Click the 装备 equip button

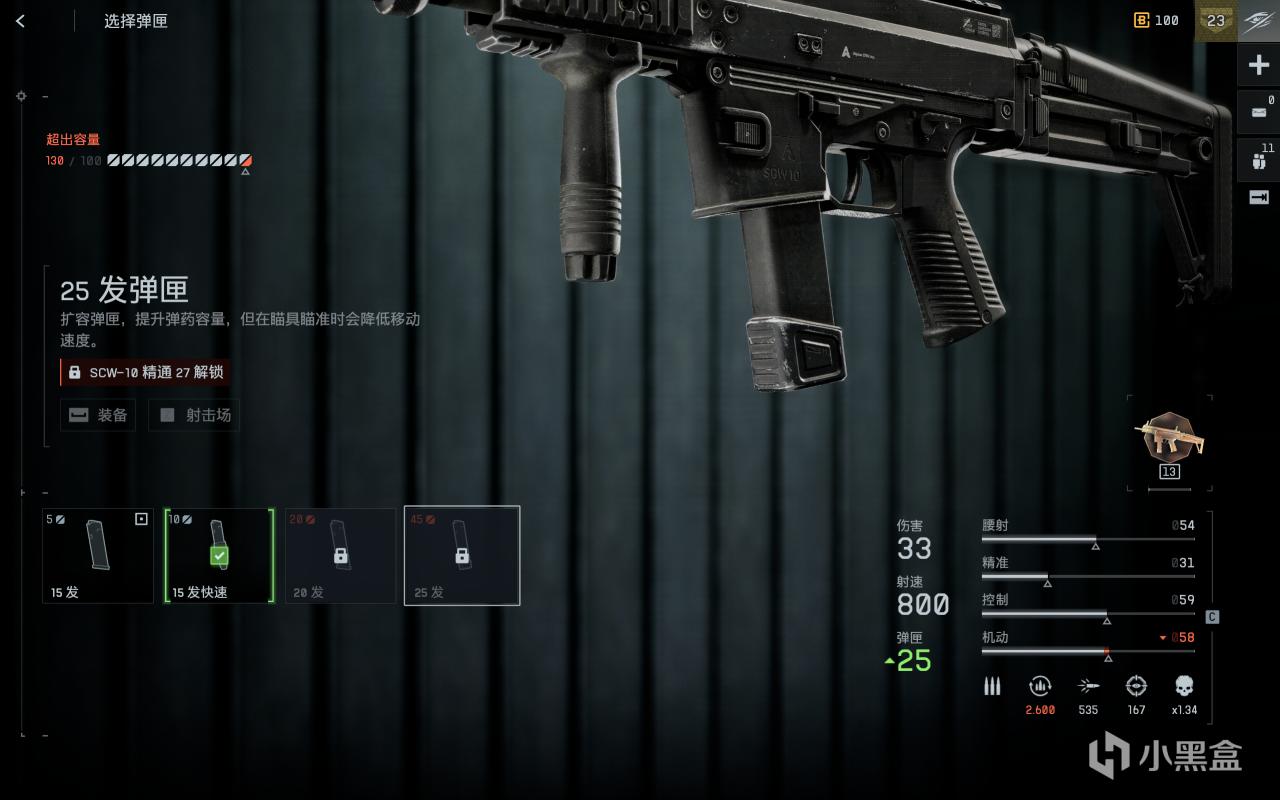pyautogui.click(x=98, y=415)
